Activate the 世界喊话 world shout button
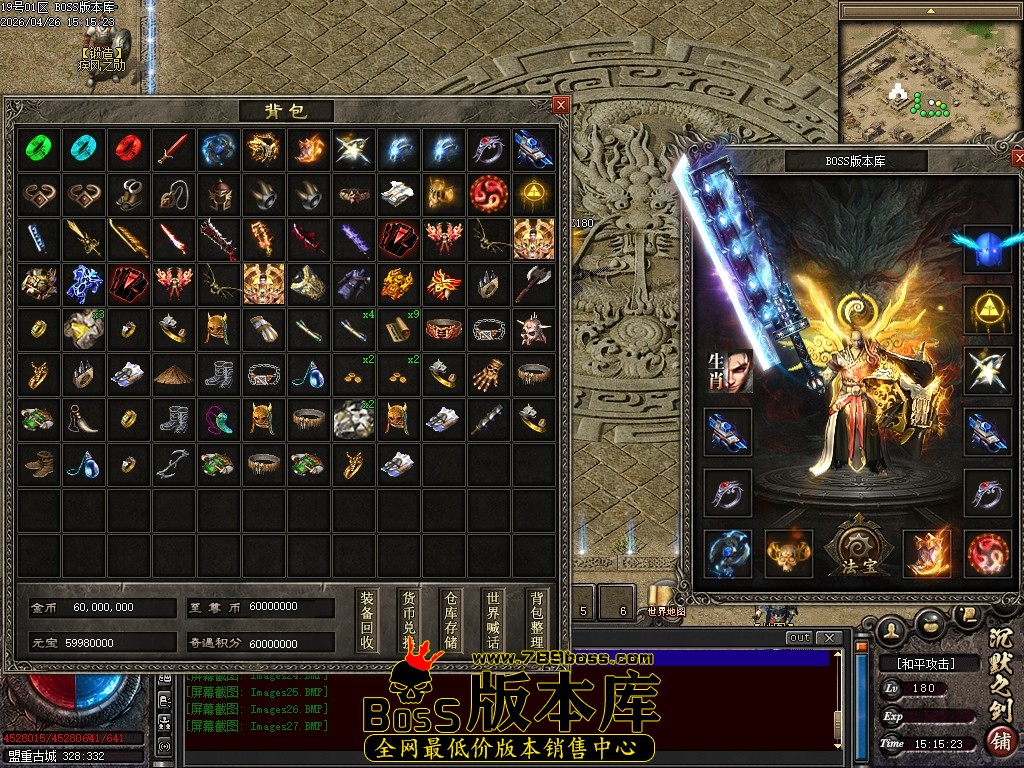Viewport: 1024px width, 768px height. 492,620
